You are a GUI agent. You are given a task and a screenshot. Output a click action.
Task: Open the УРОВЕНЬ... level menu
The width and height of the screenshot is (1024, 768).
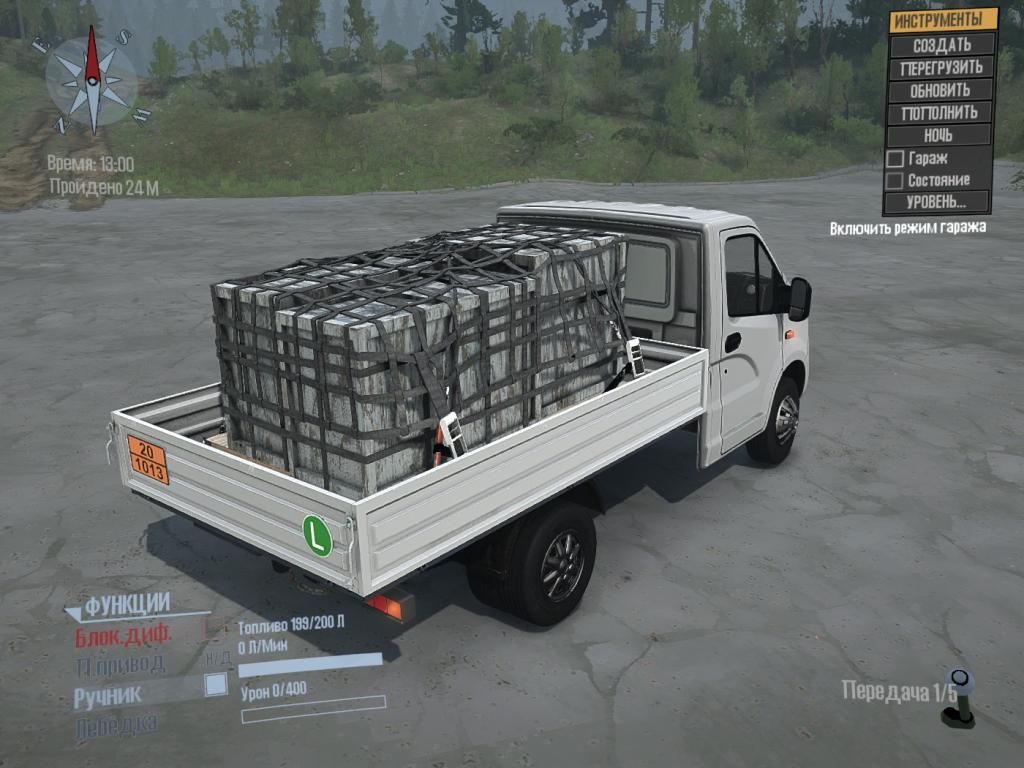click(936, 201)
